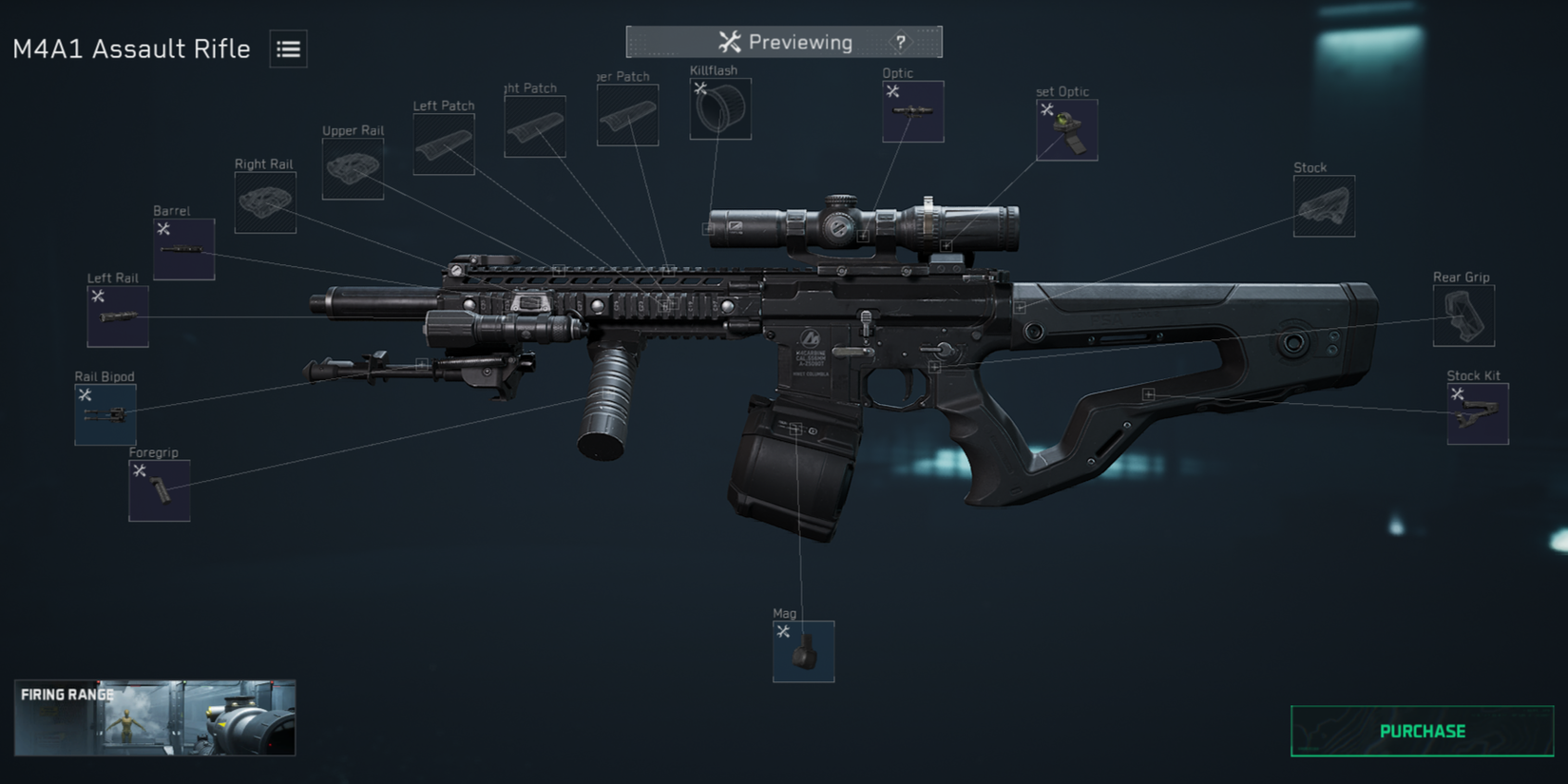Select the Upper Patch customization slot
The width and height of the screenshot is (1568, 784).
pos(627,114)
